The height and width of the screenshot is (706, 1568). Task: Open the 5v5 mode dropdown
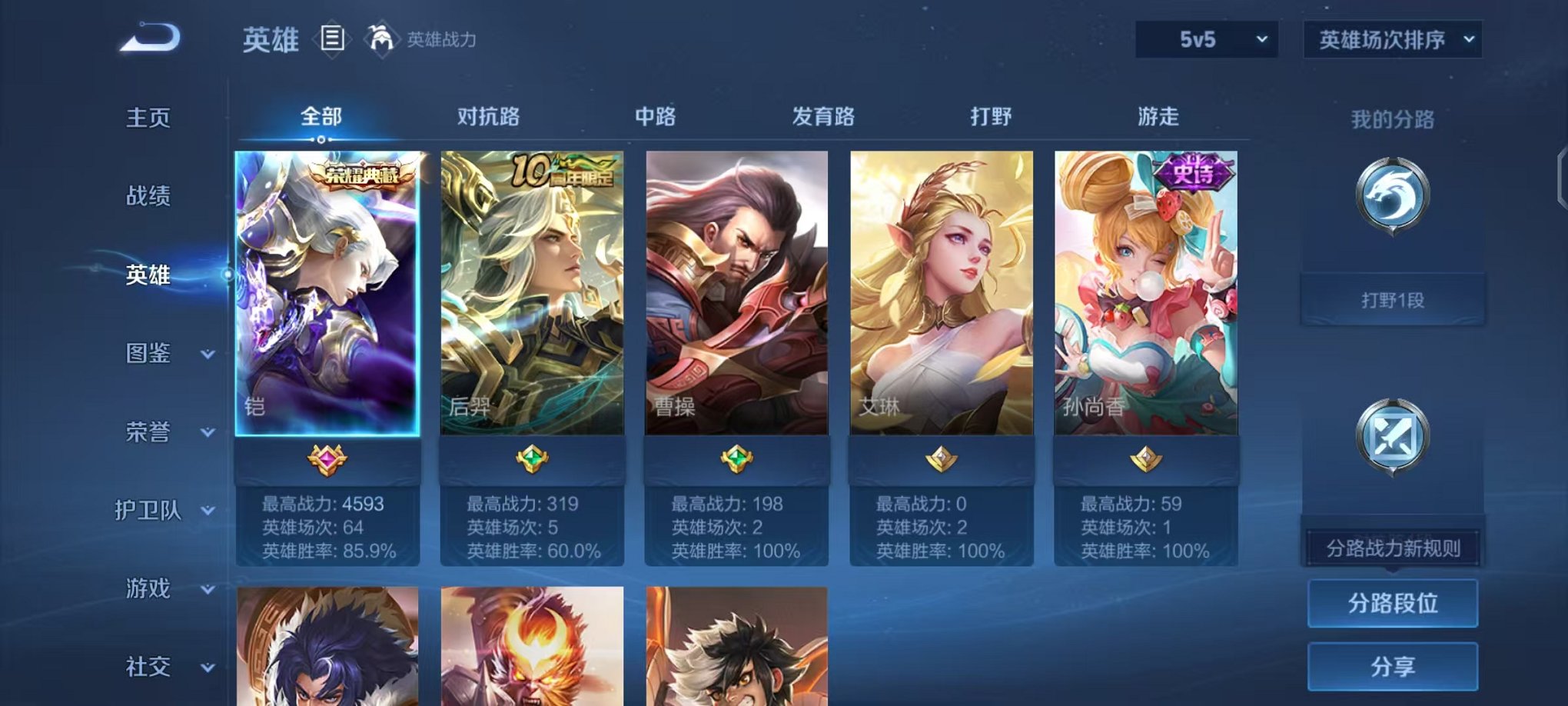pos(1204,38)
